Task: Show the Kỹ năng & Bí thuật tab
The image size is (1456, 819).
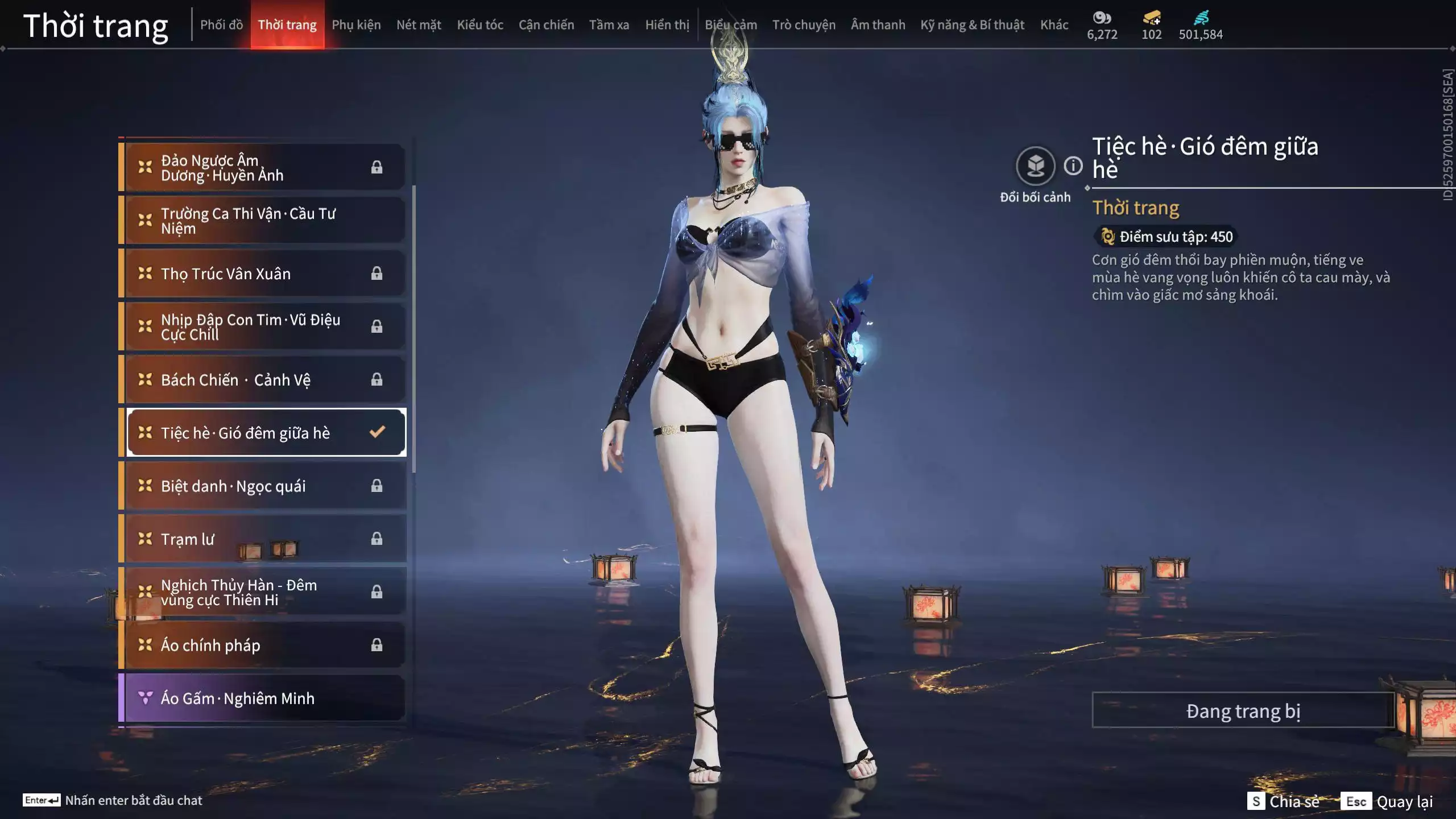Action: 972,25
